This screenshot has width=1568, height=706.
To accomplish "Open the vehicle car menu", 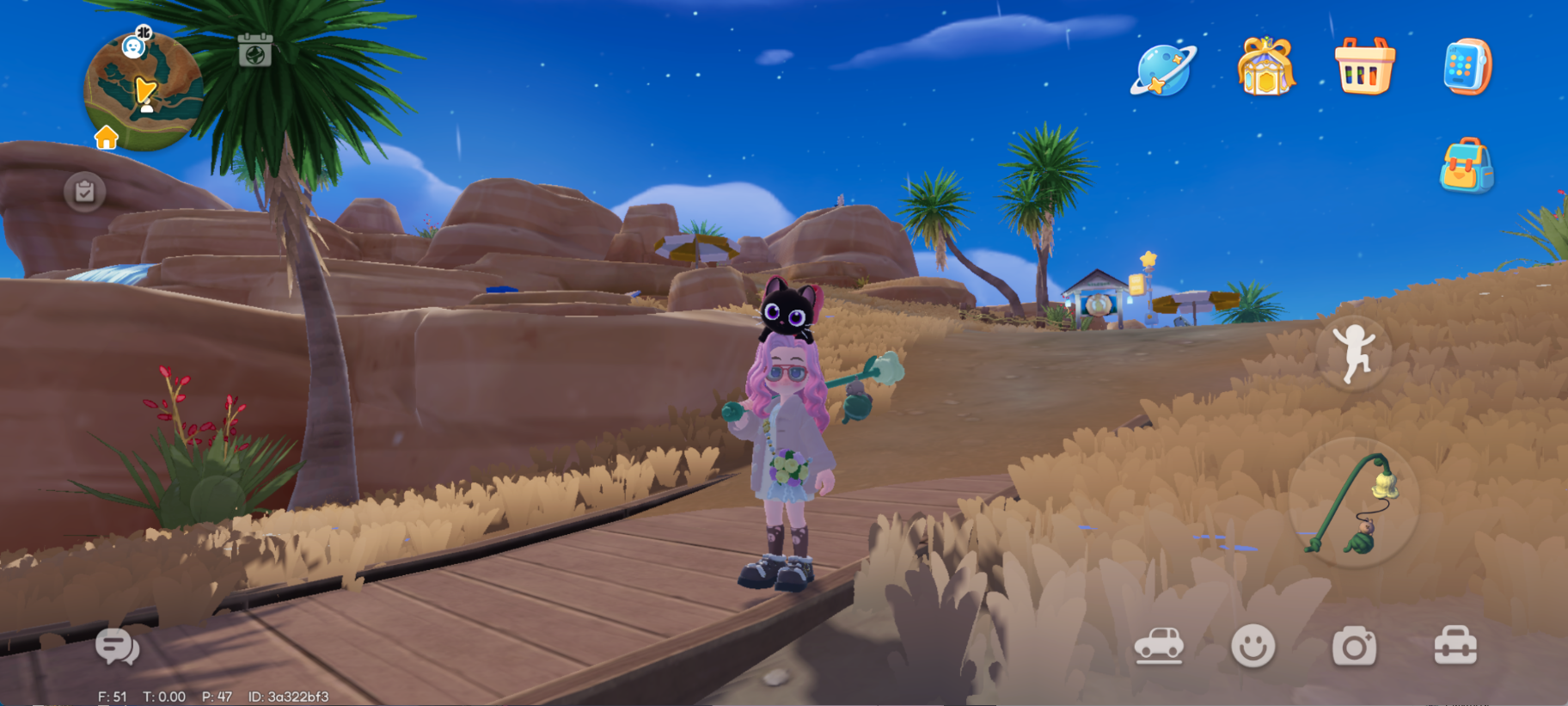I will point(1159,646).
